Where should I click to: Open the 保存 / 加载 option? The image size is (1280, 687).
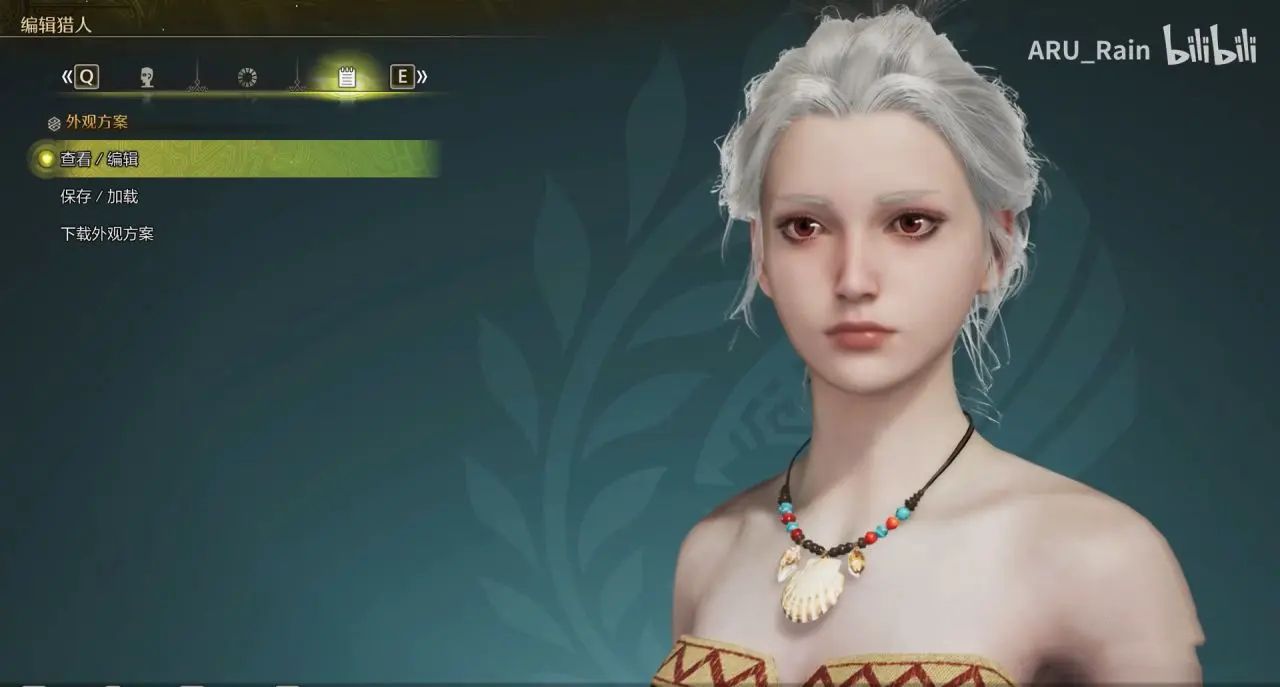tap(99, 197)
